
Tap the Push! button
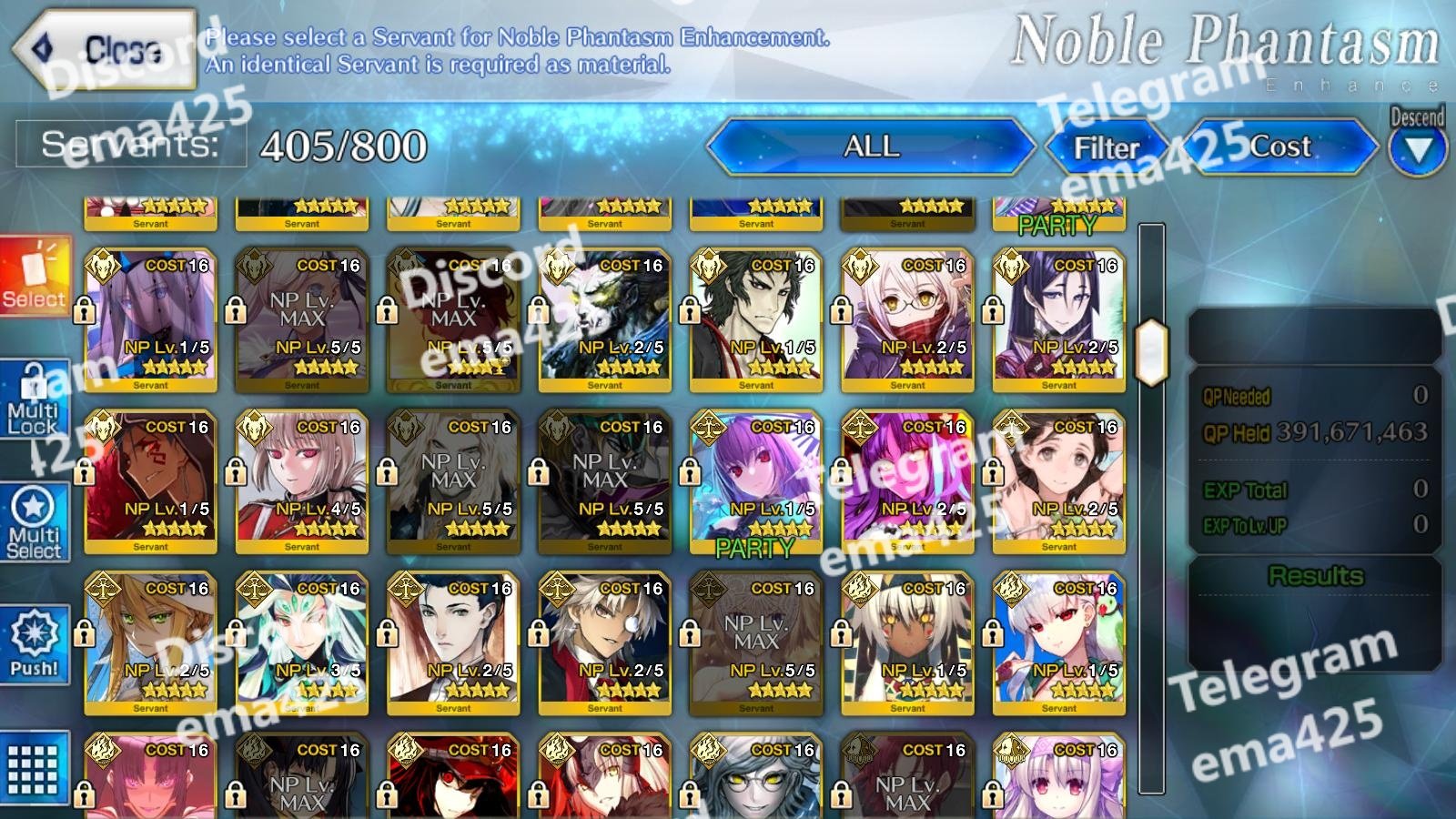(x=35, y=643)
